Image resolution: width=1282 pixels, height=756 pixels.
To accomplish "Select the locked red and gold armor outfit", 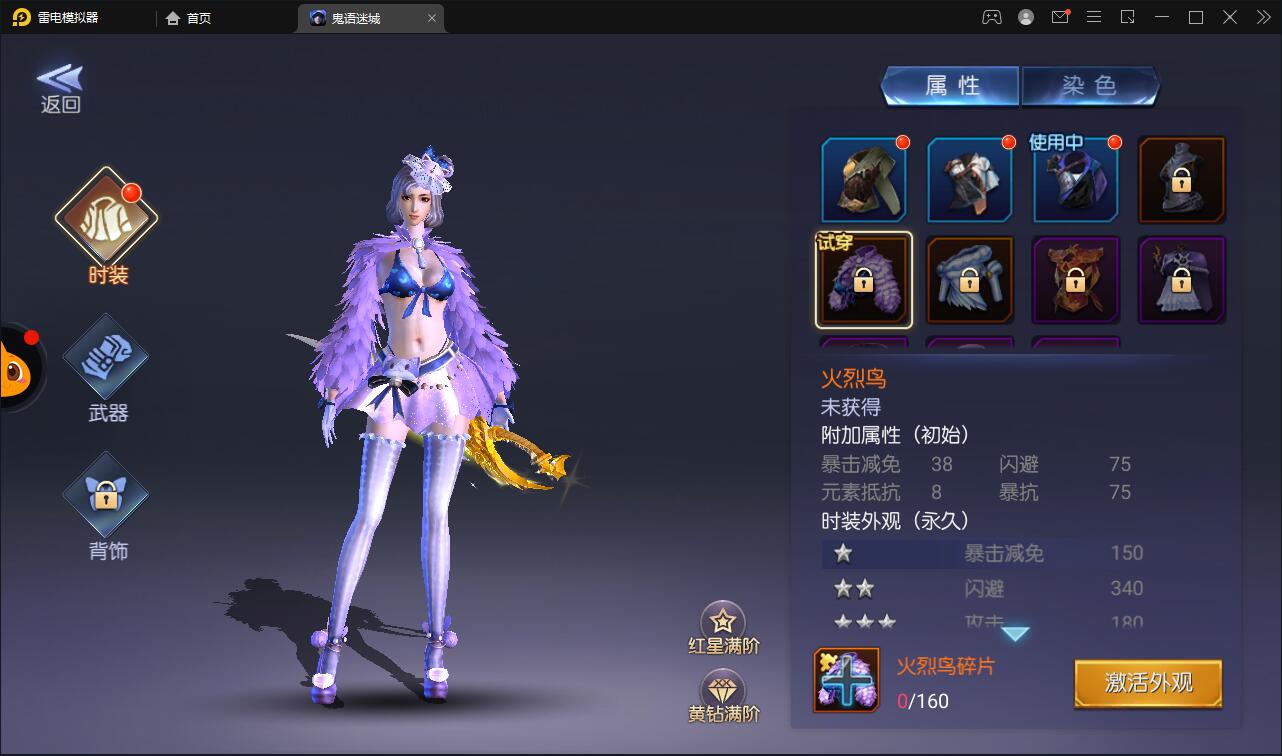I will click(1076, 281).
